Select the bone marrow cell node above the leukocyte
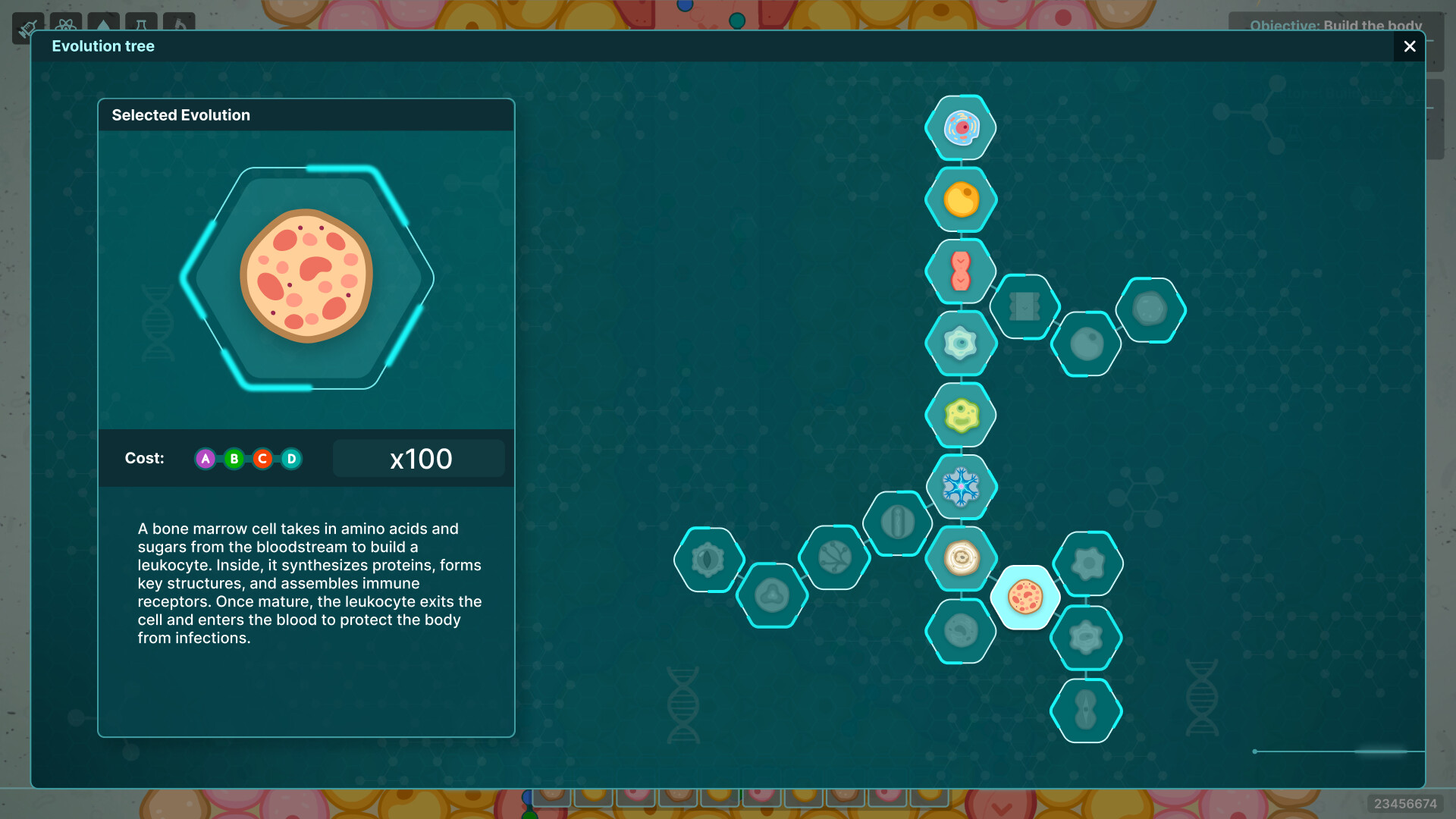The height and width of the screenshot is (819, 1456). [960, 559]
